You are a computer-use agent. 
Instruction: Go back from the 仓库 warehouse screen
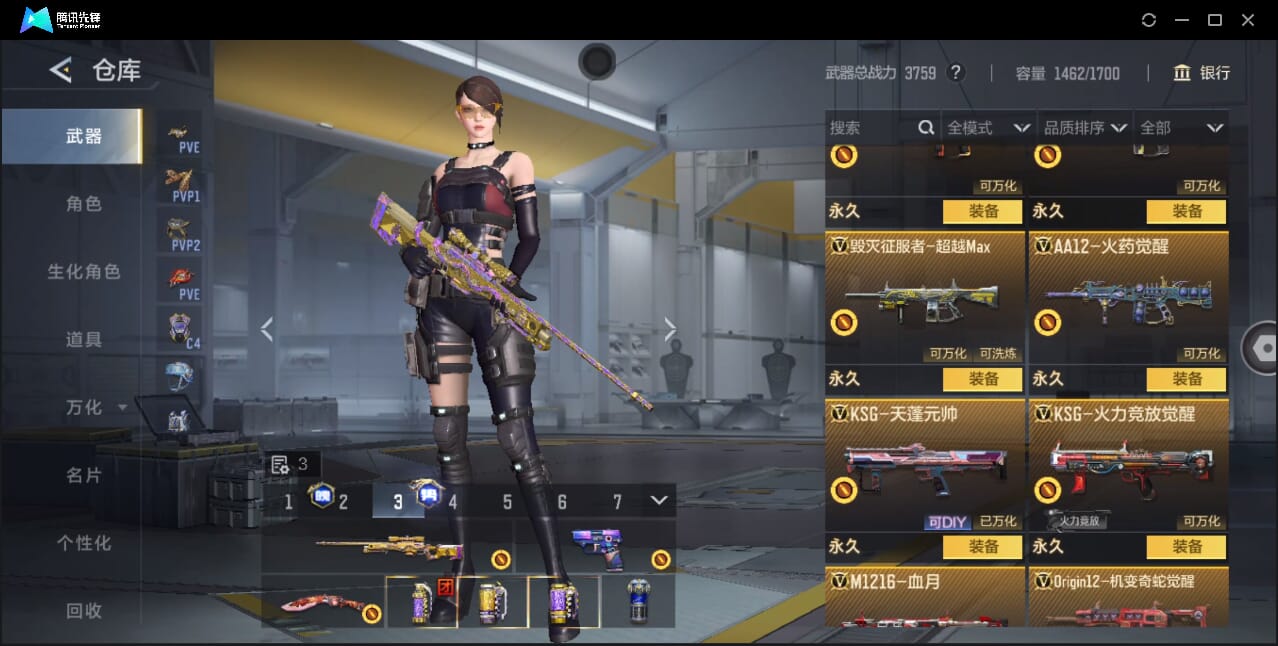[x=61, y=70]
